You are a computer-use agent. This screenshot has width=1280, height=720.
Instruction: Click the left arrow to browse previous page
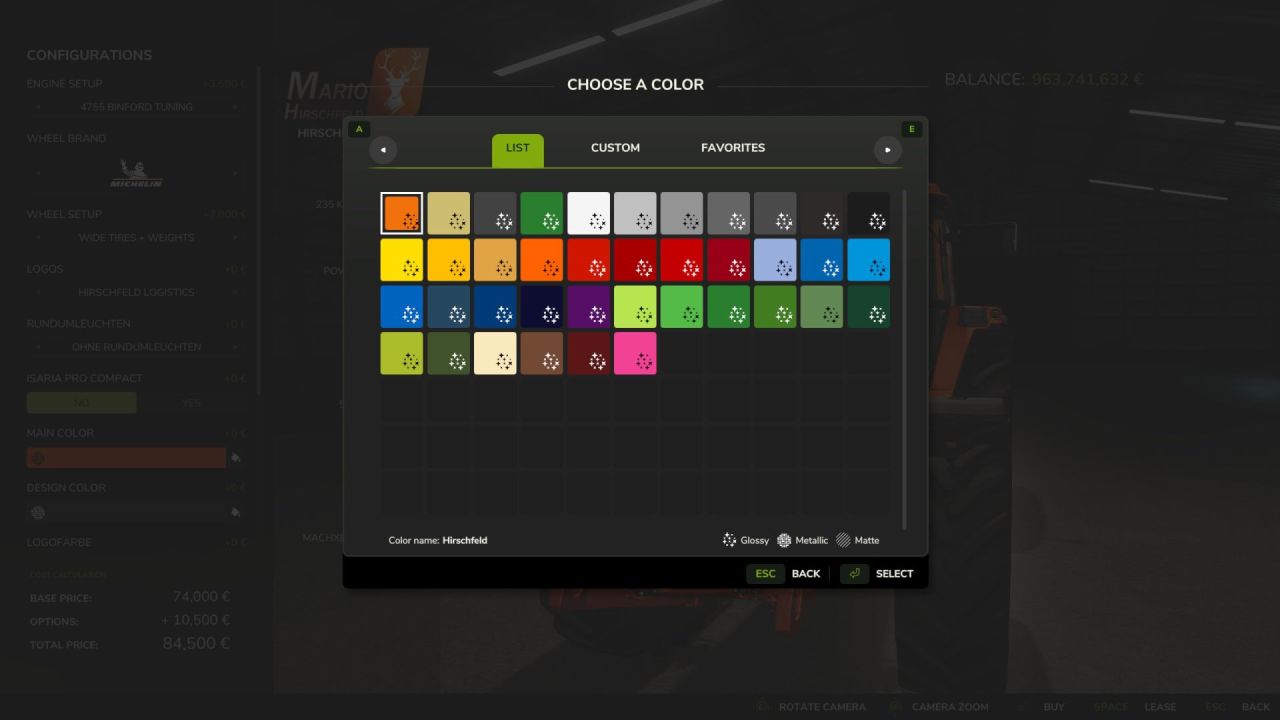click(x=383, y=149)
